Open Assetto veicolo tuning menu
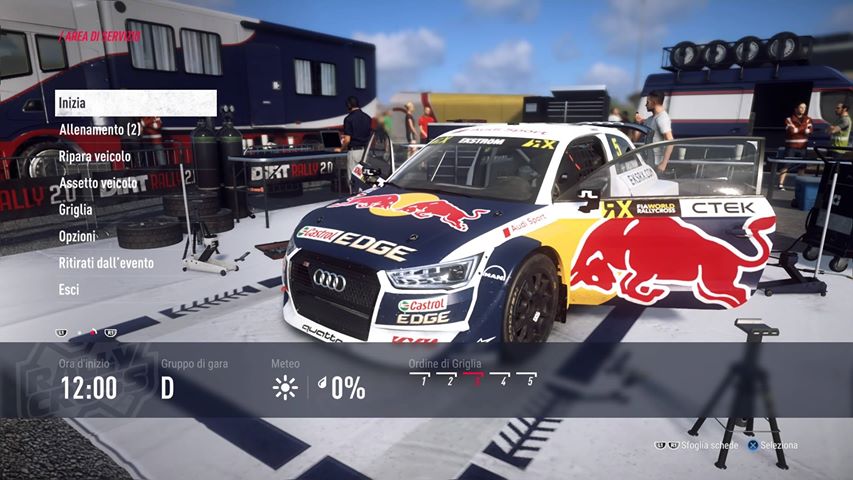Image resolution: width=853 pixels, height=480 pixels. click(x=98, y=183)
